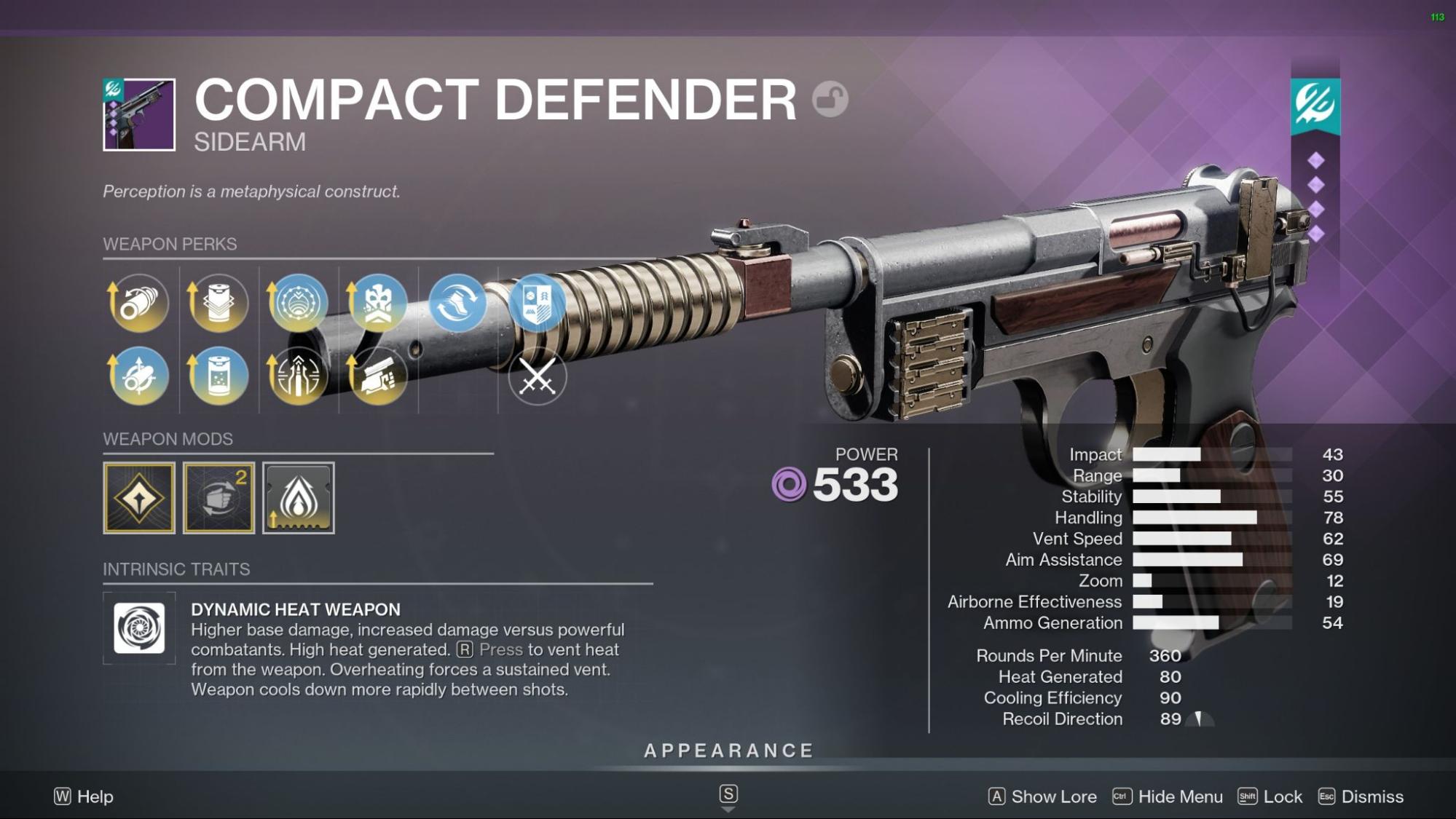Choose the hand holding pistol perk

[x=378, y=376]
